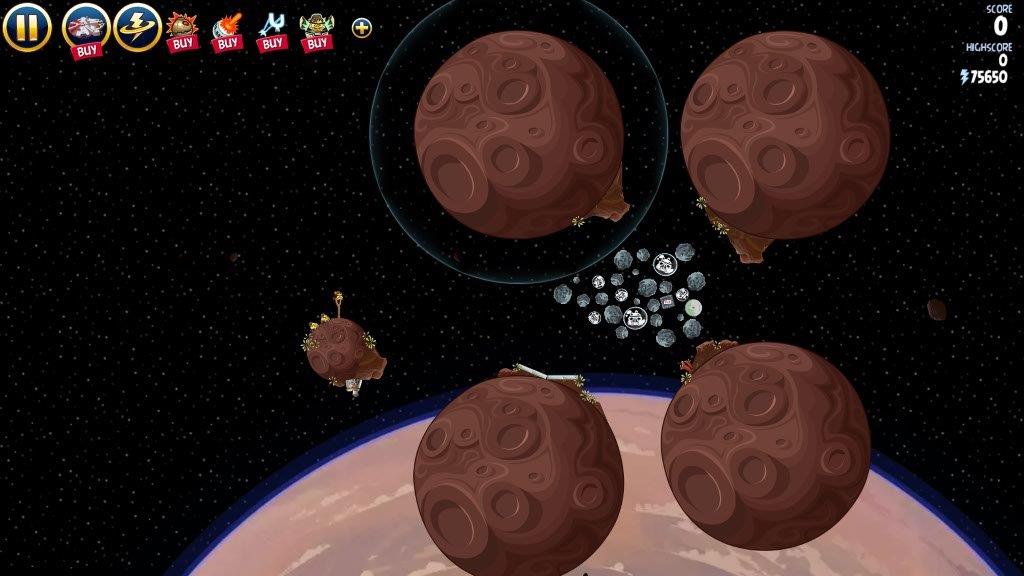This screenshot has height=576, width=1024.
Task: Buy the Millennium Falcon power-up
Action: 86,28
